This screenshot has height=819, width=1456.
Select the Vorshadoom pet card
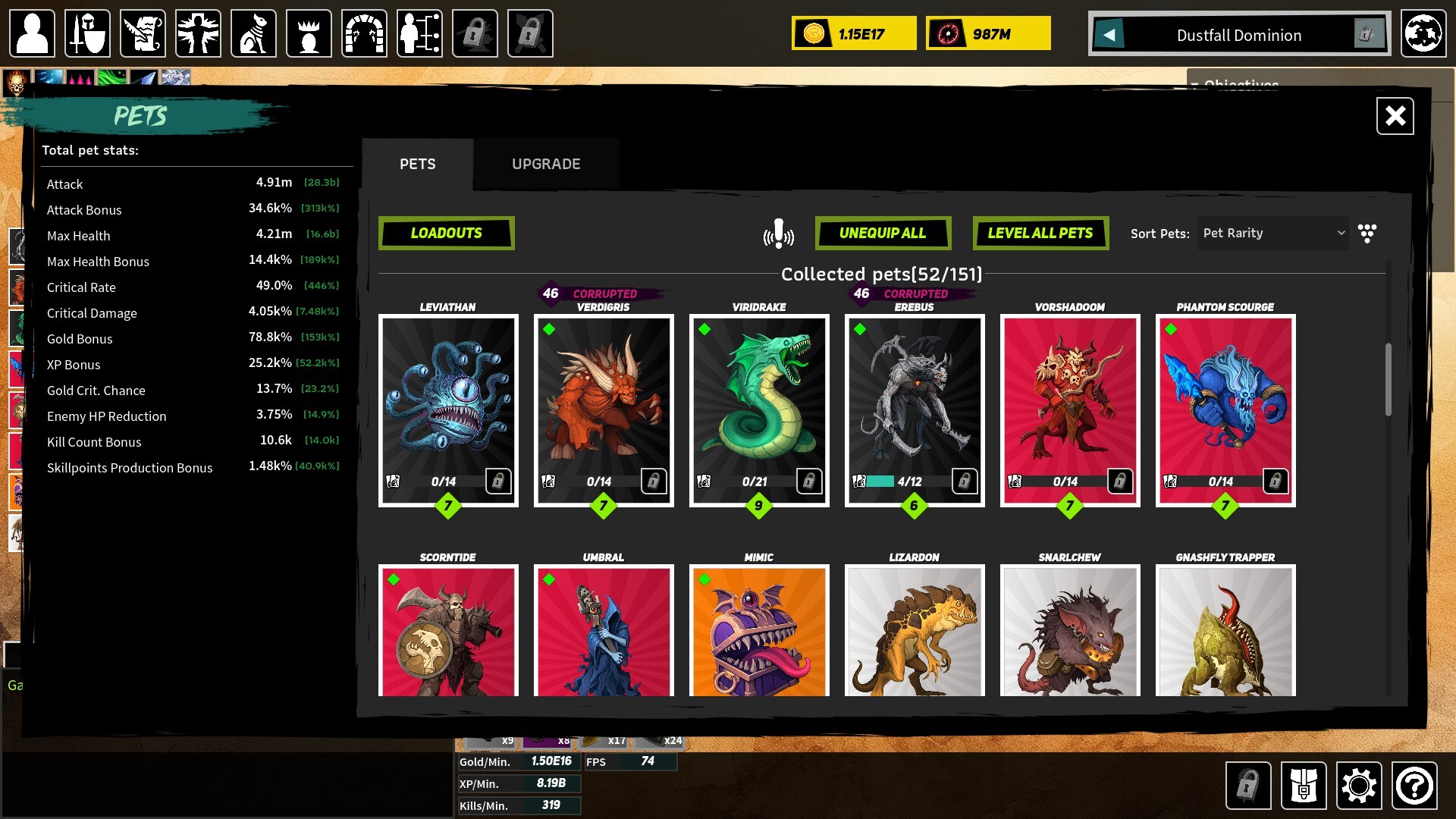coord(1070,402)
